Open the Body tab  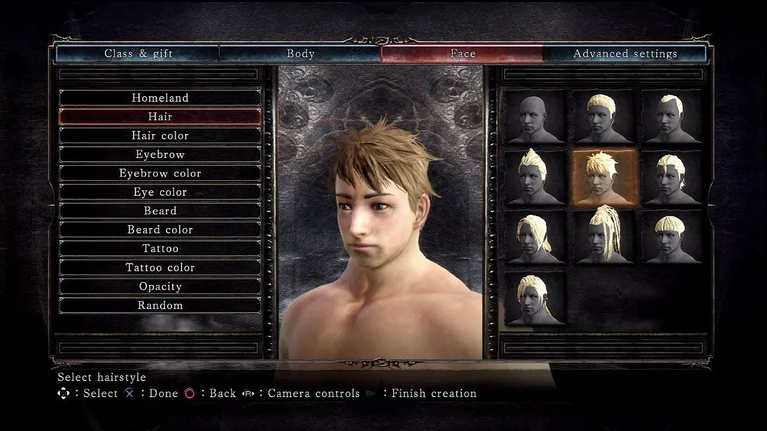(300, 54)
